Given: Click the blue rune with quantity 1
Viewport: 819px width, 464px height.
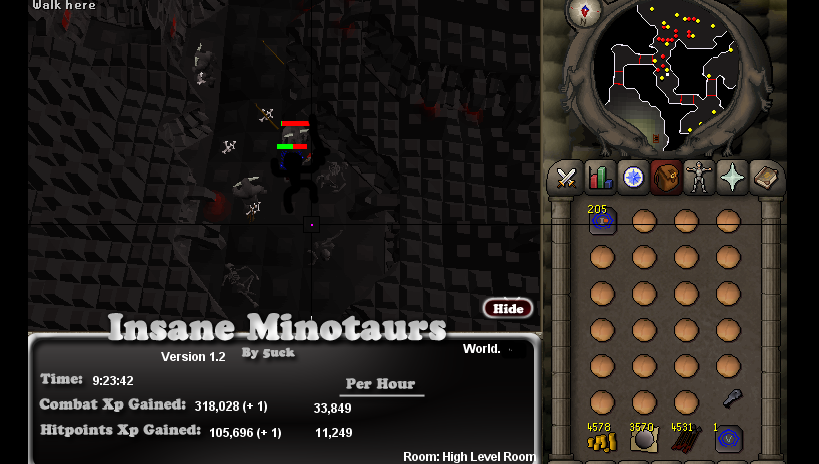Looking at the screenshot, I should click(728, 440).
